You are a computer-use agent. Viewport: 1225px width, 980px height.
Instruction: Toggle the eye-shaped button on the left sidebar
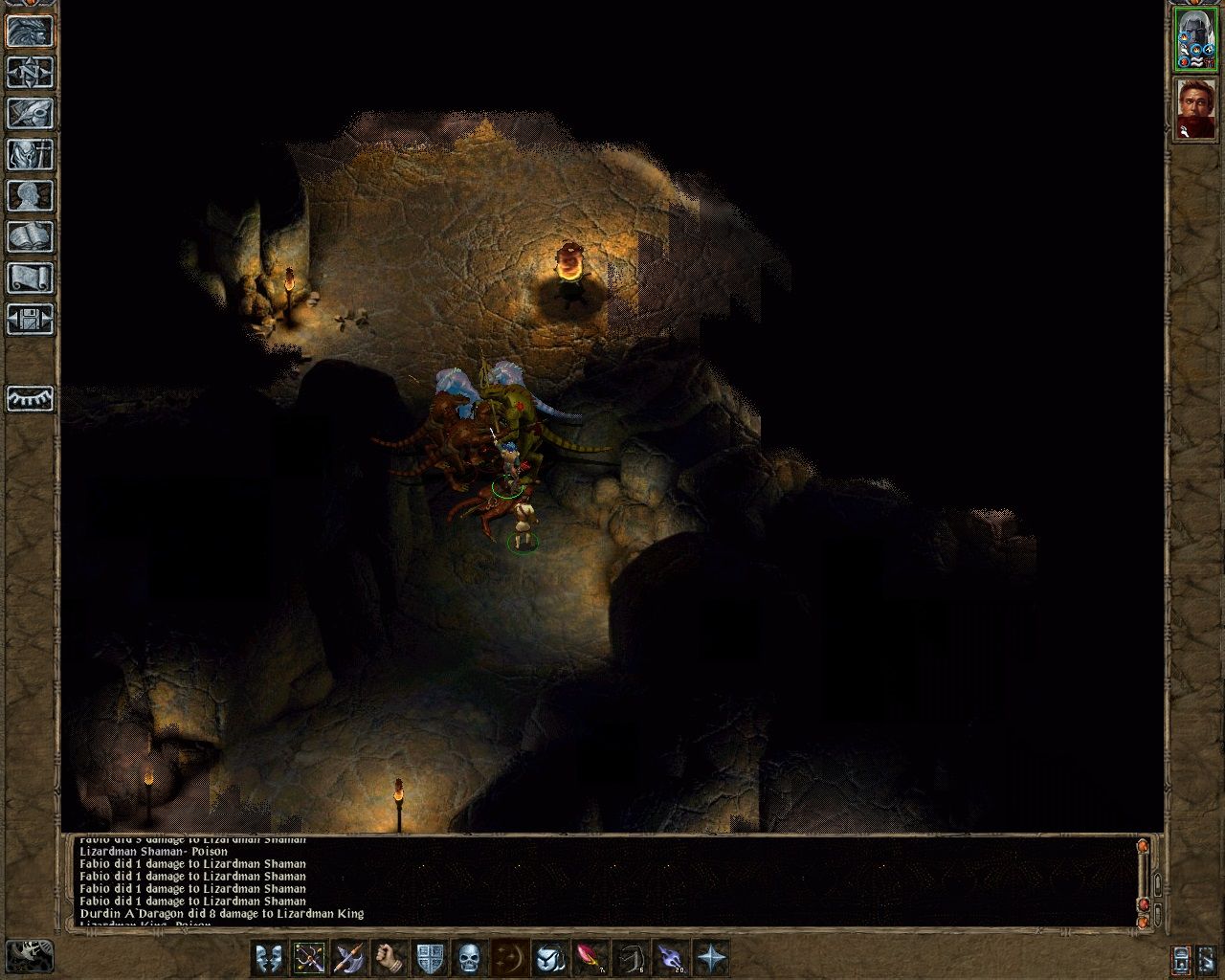click(x=31, y=398)
